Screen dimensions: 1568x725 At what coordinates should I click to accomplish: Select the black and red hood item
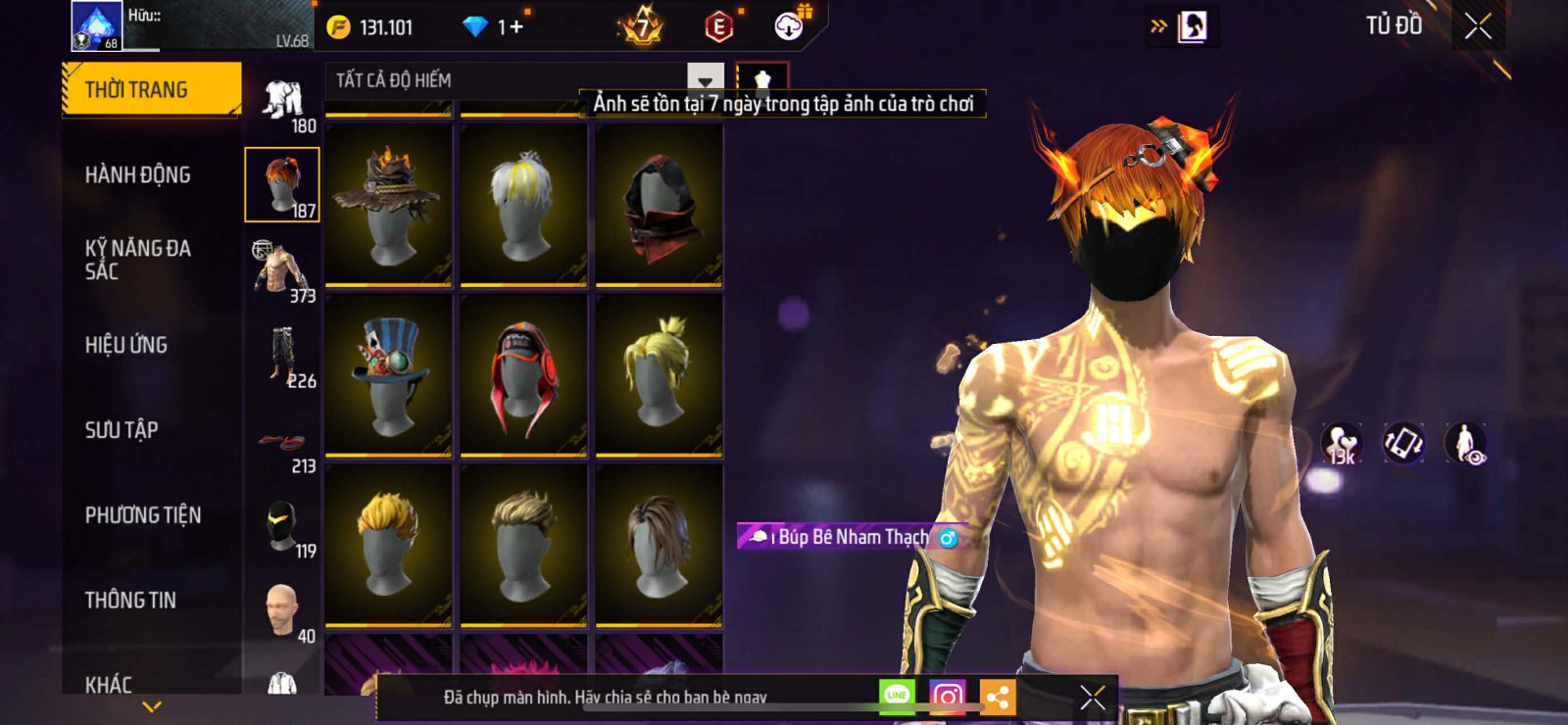[659, 206]
